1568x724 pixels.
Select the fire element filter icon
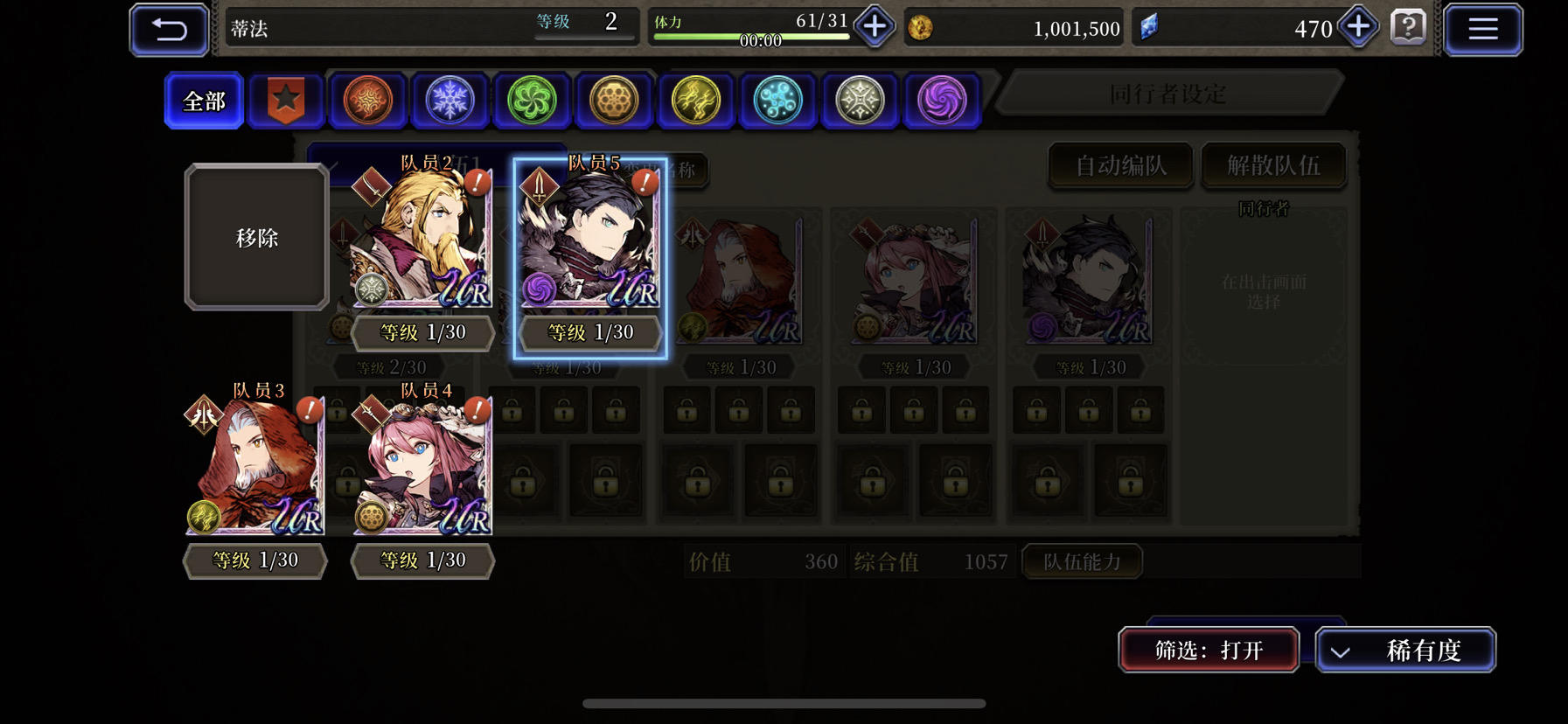368,100
